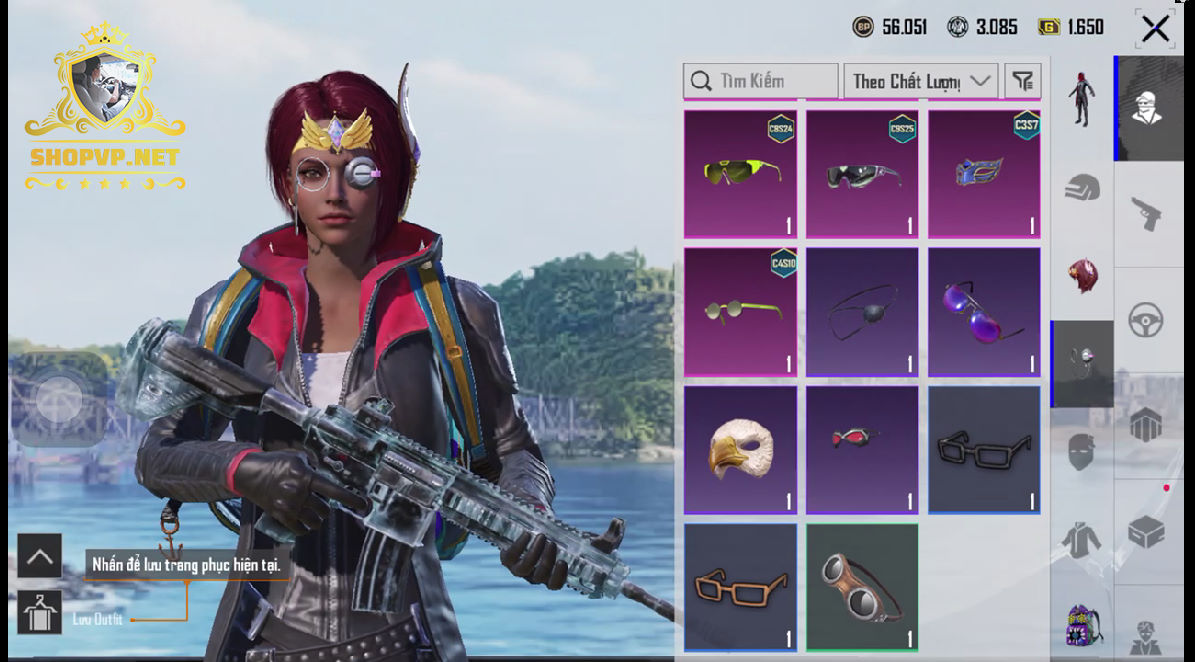Select the orange-frame glasses item
1195x662 pixels.
(x=740, y=587)
